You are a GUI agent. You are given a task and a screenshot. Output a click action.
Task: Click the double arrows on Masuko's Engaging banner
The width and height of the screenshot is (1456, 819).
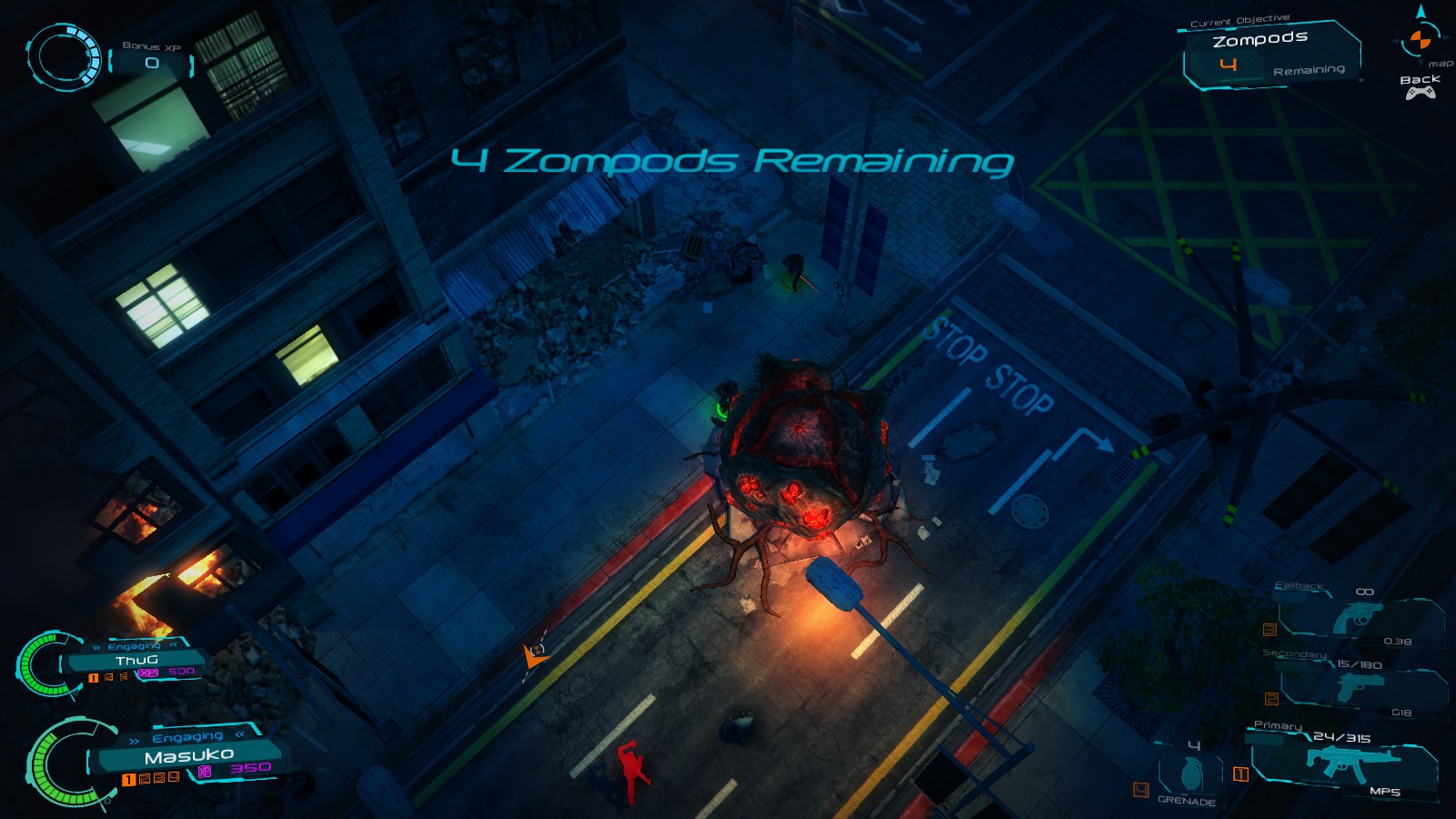[136, 740]
